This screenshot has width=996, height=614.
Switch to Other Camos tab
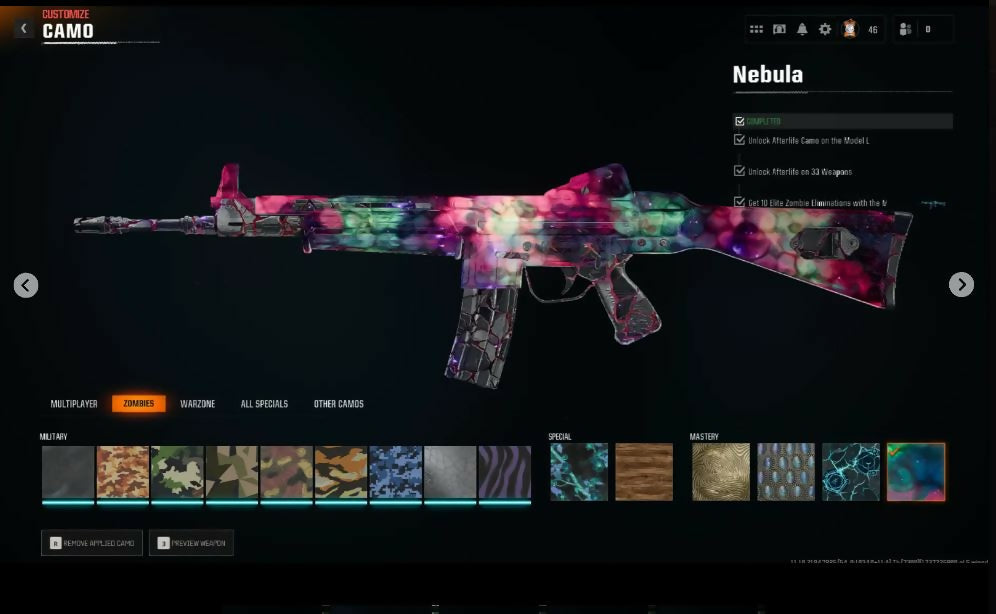pyautogui.click(x=339, y=404)
